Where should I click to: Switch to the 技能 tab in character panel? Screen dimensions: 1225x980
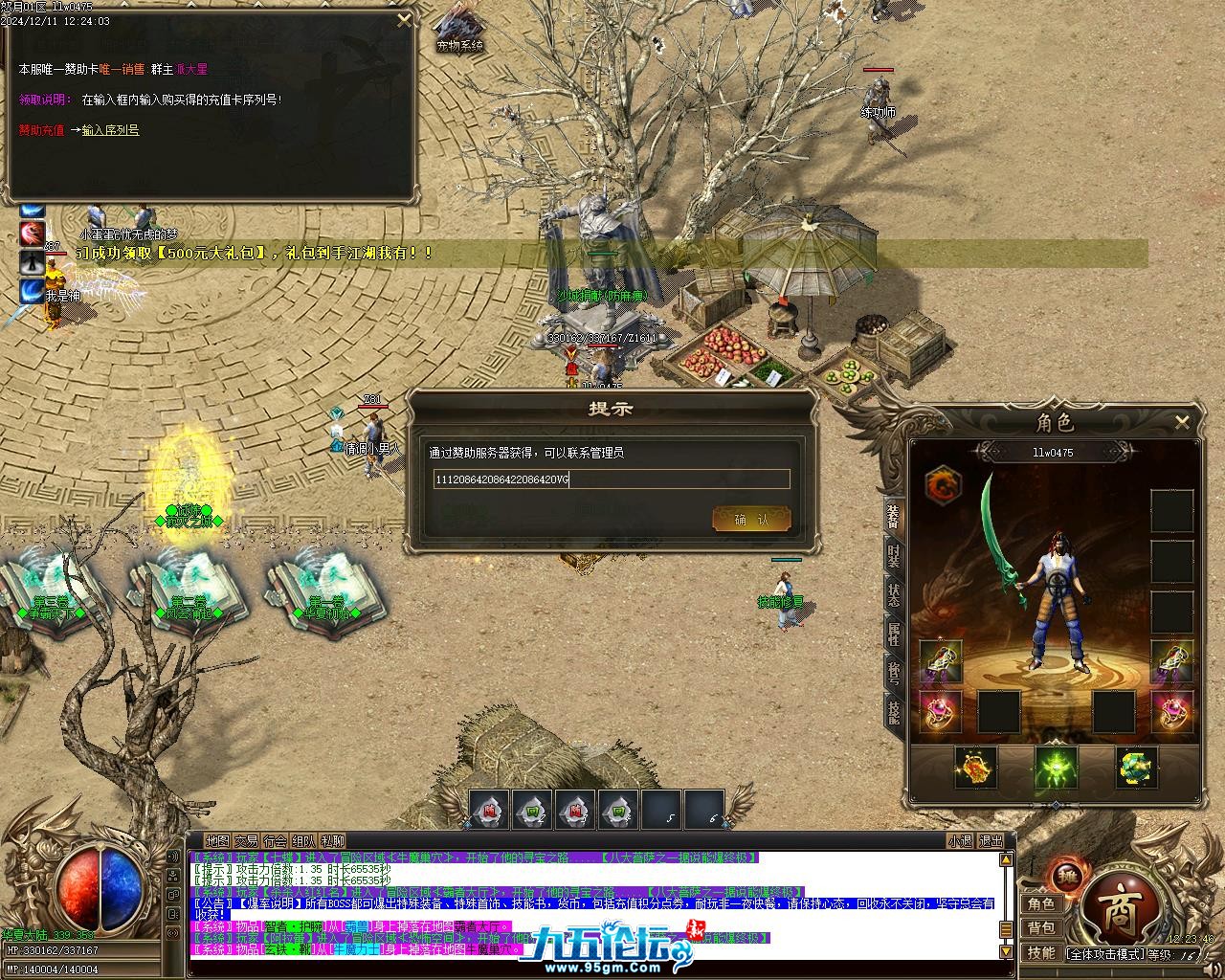(894, 709)
